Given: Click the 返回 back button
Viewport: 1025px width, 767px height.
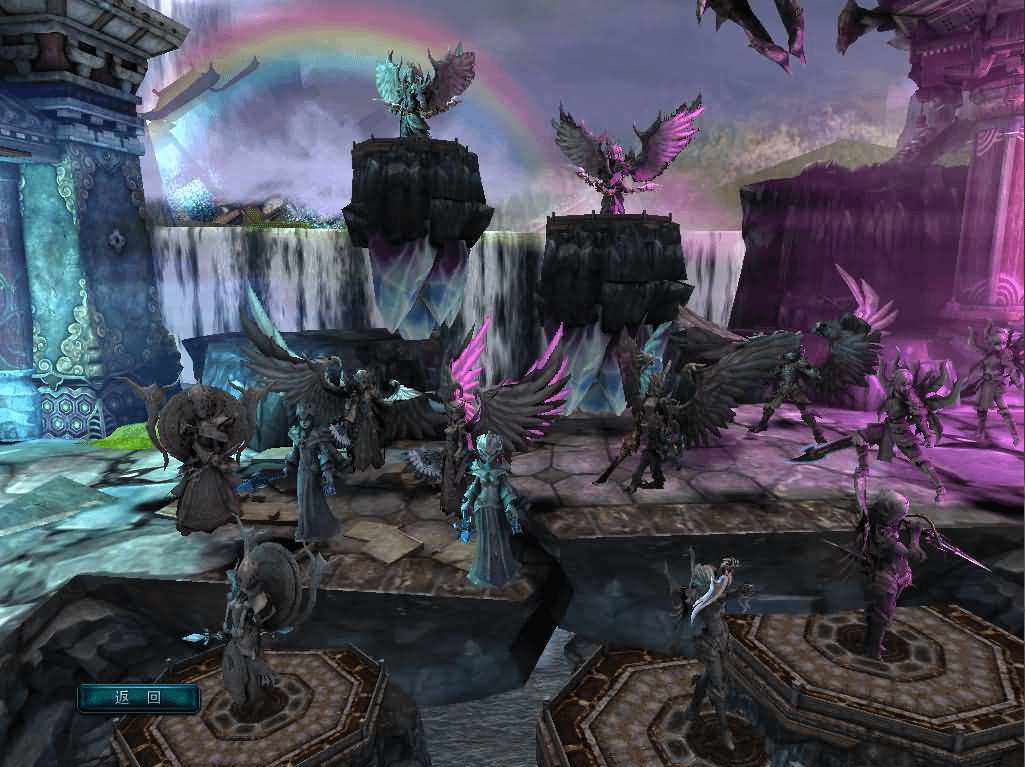Looking at the screenshot, I should click(x=139, y=697).
